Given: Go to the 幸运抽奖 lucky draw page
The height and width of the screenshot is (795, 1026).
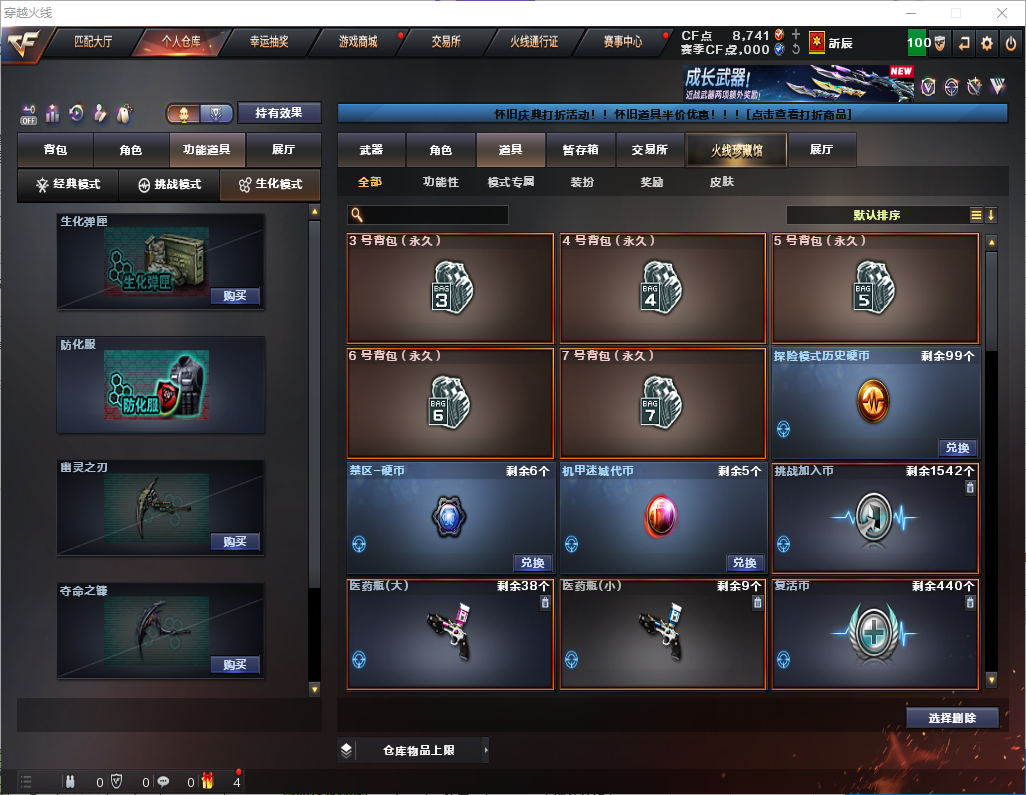Looking at the screenshot, I should coord(268,42).
